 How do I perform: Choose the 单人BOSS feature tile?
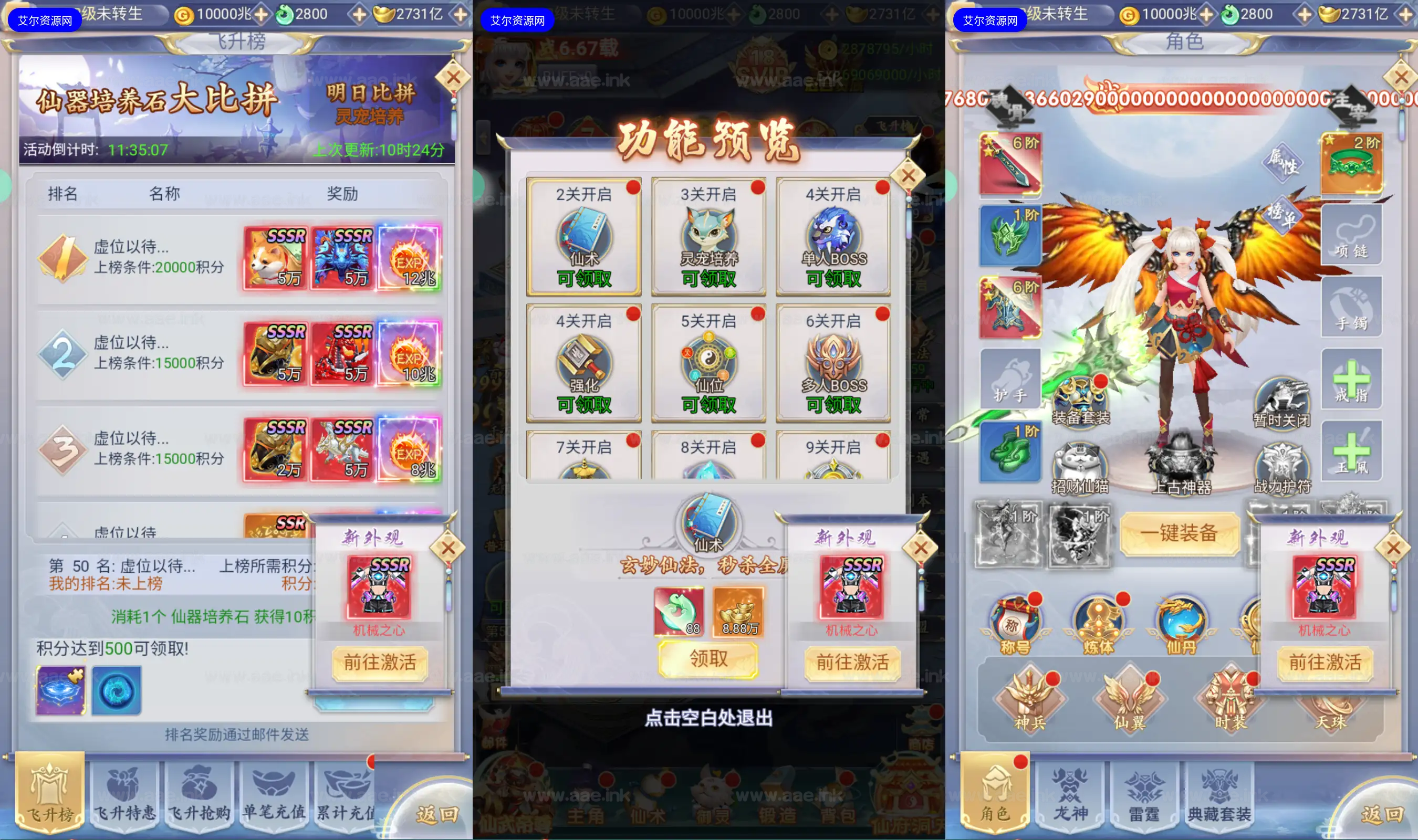[x=833, y=237]
